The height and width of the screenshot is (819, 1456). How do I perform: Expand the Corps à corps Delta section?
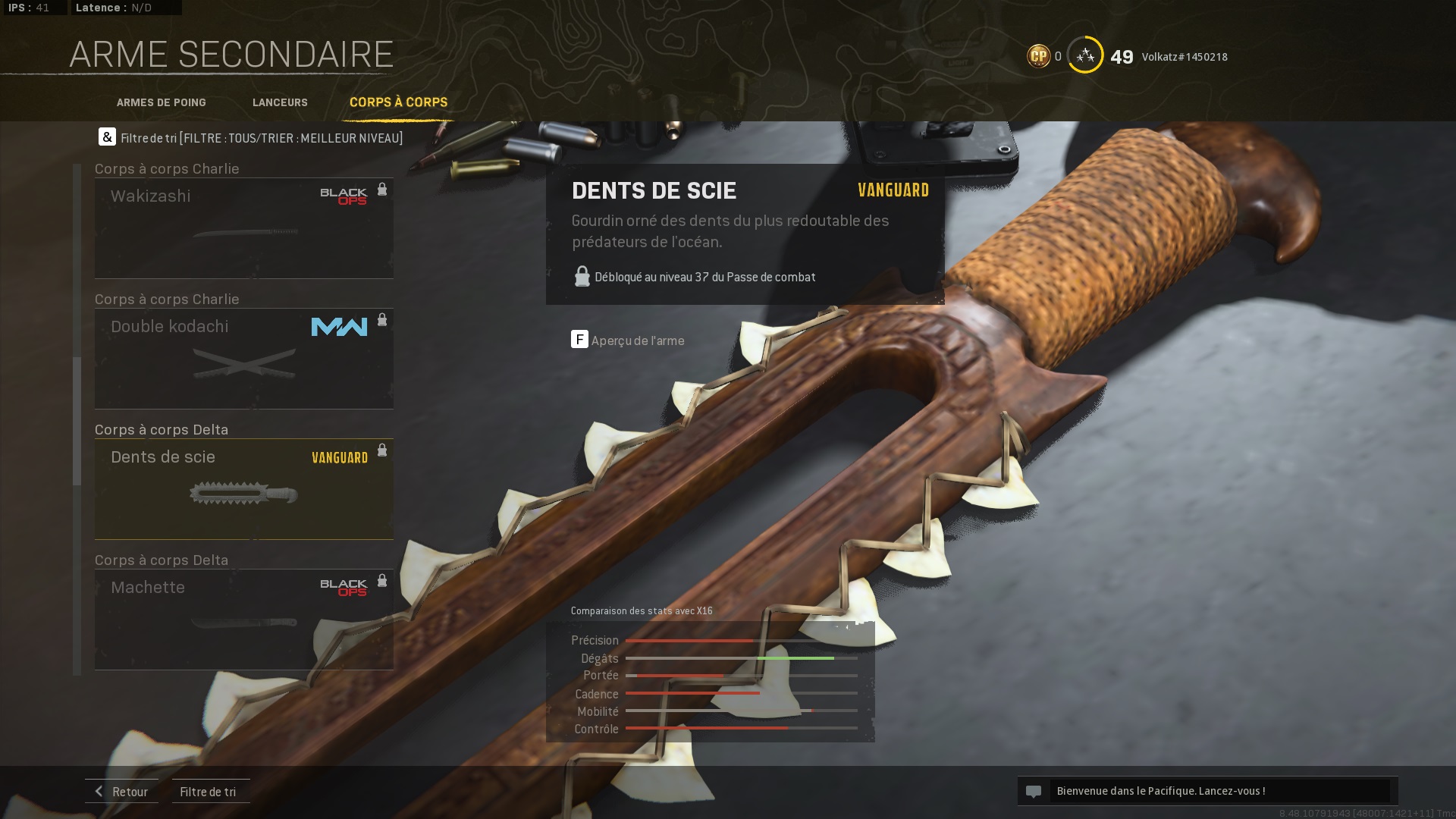tap(160, 429)
